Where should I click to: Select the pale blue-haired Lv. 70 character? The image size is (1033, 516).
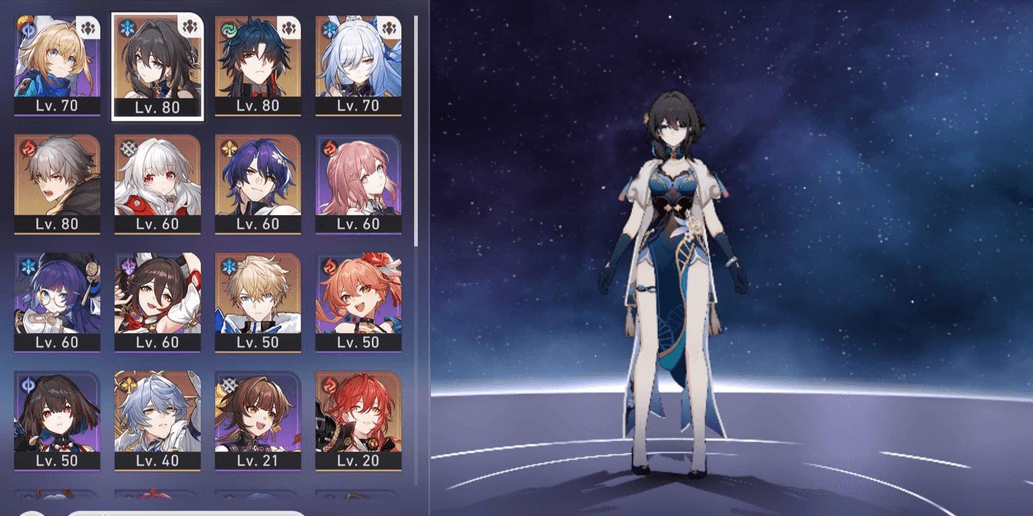coord(358,58)
